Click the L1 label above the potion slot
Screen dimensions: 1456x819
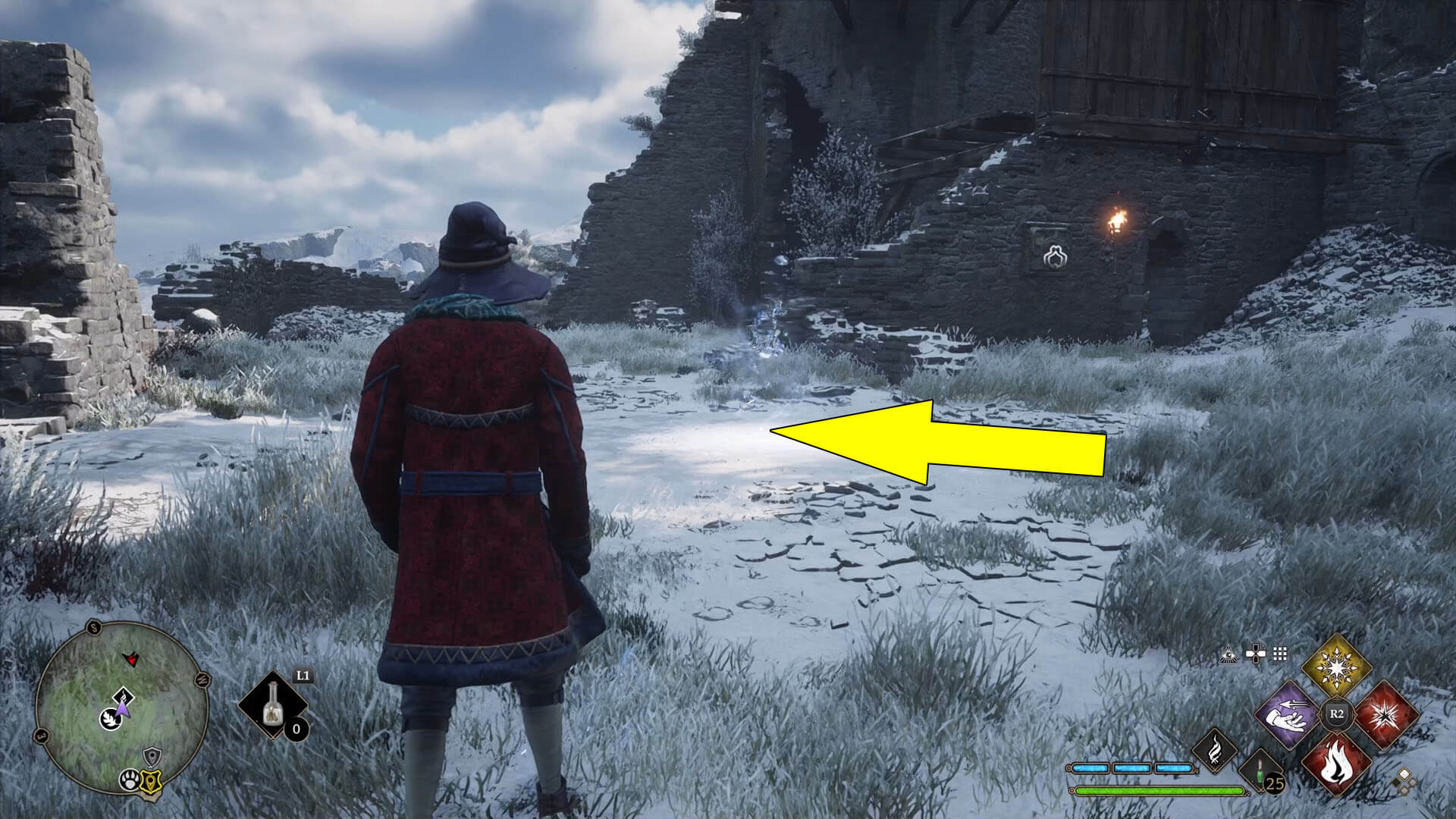[x=302, y=676]
